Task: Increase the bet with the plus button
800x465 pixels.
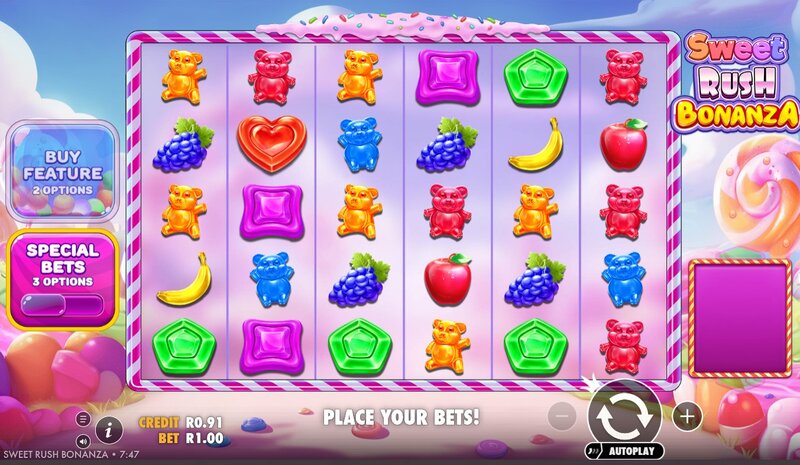Action: [x=687, y=415]
